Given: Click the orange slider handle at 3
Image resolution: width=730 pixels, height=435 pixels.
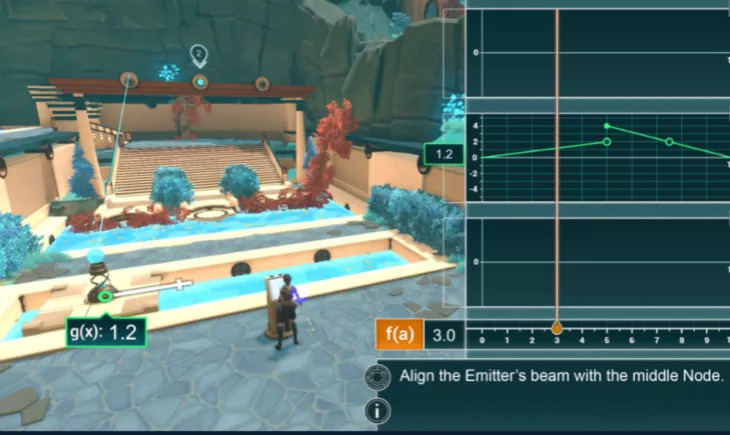Looking at the screenshot, I should 557,328.
